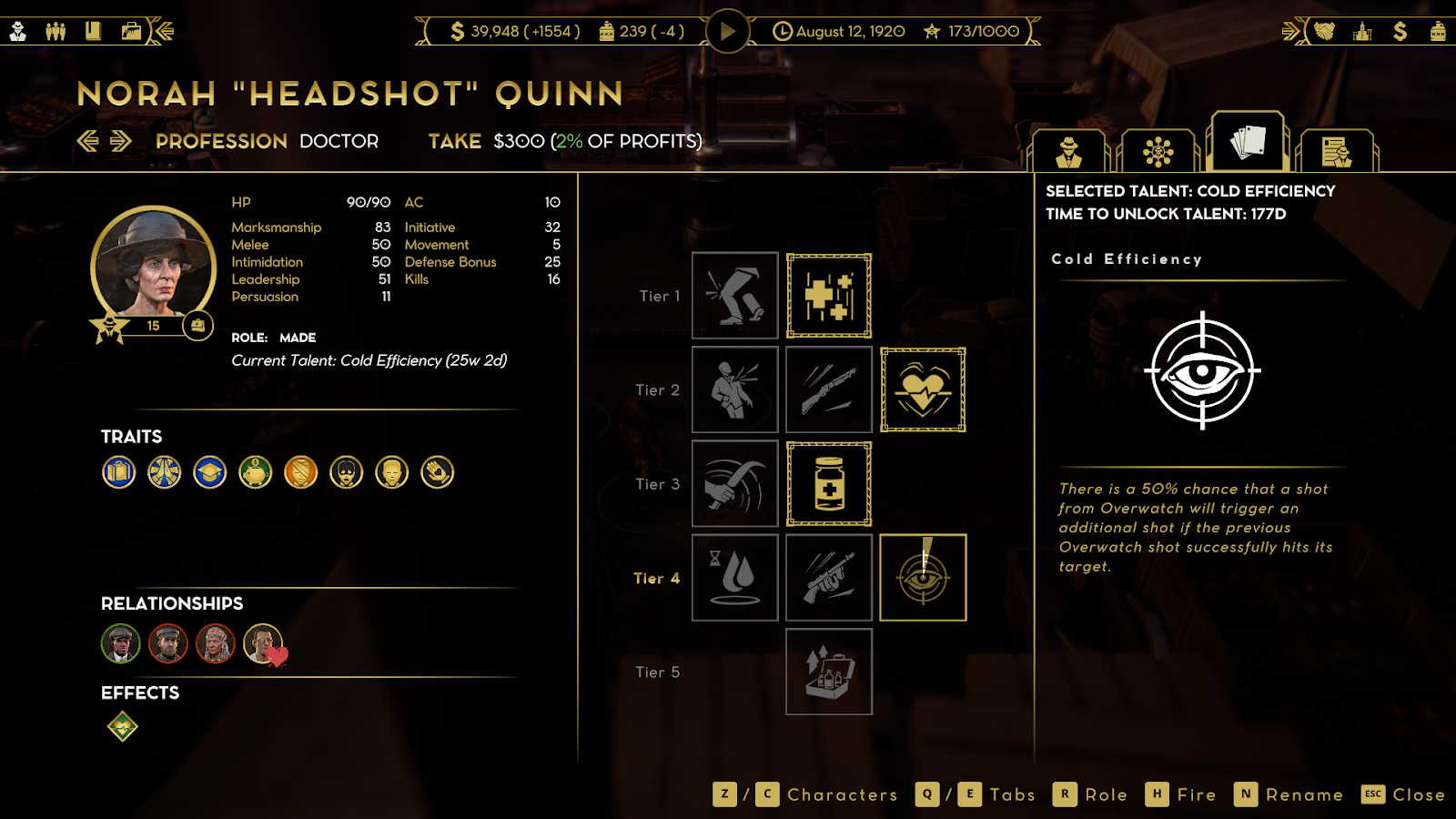Close the character screen

pos(1404,794)
